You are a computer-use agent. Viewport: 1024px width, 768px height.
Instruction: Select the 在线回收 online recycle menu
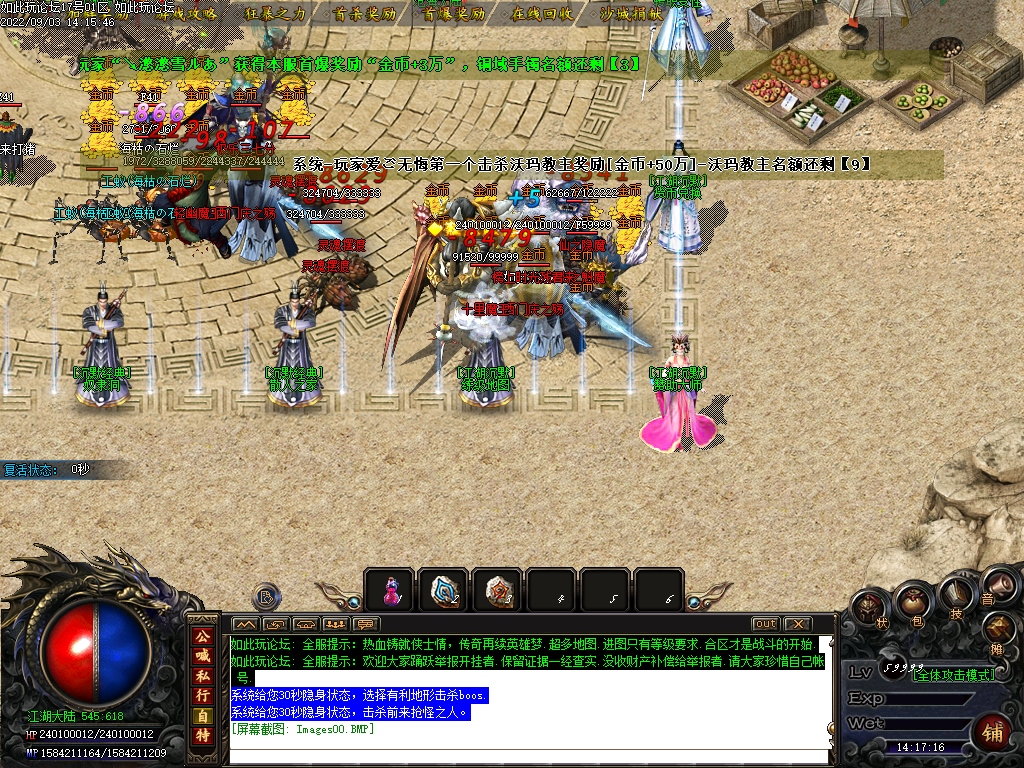coord(542,14)
